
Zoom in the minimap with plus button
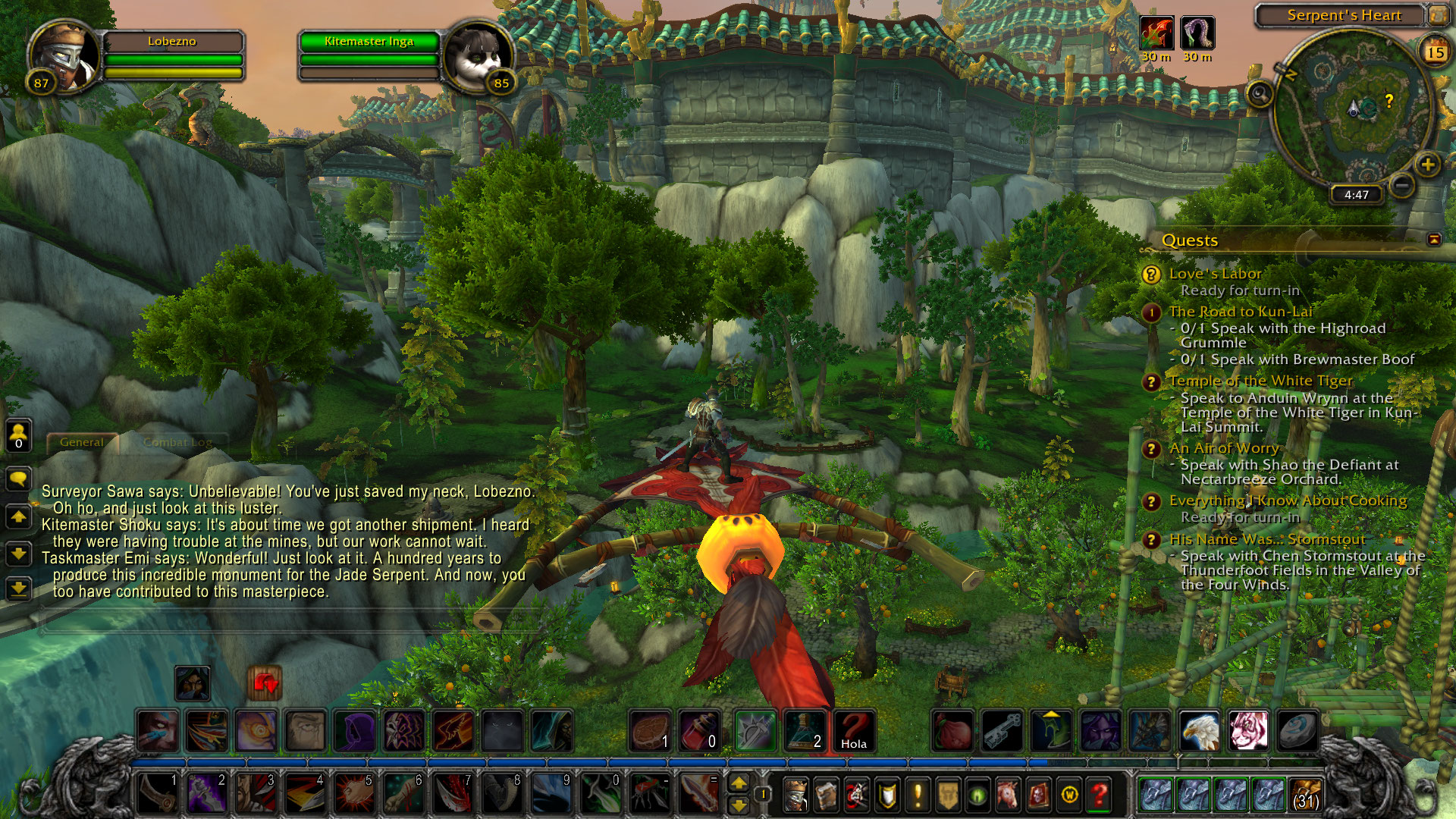coord(1426,165)
